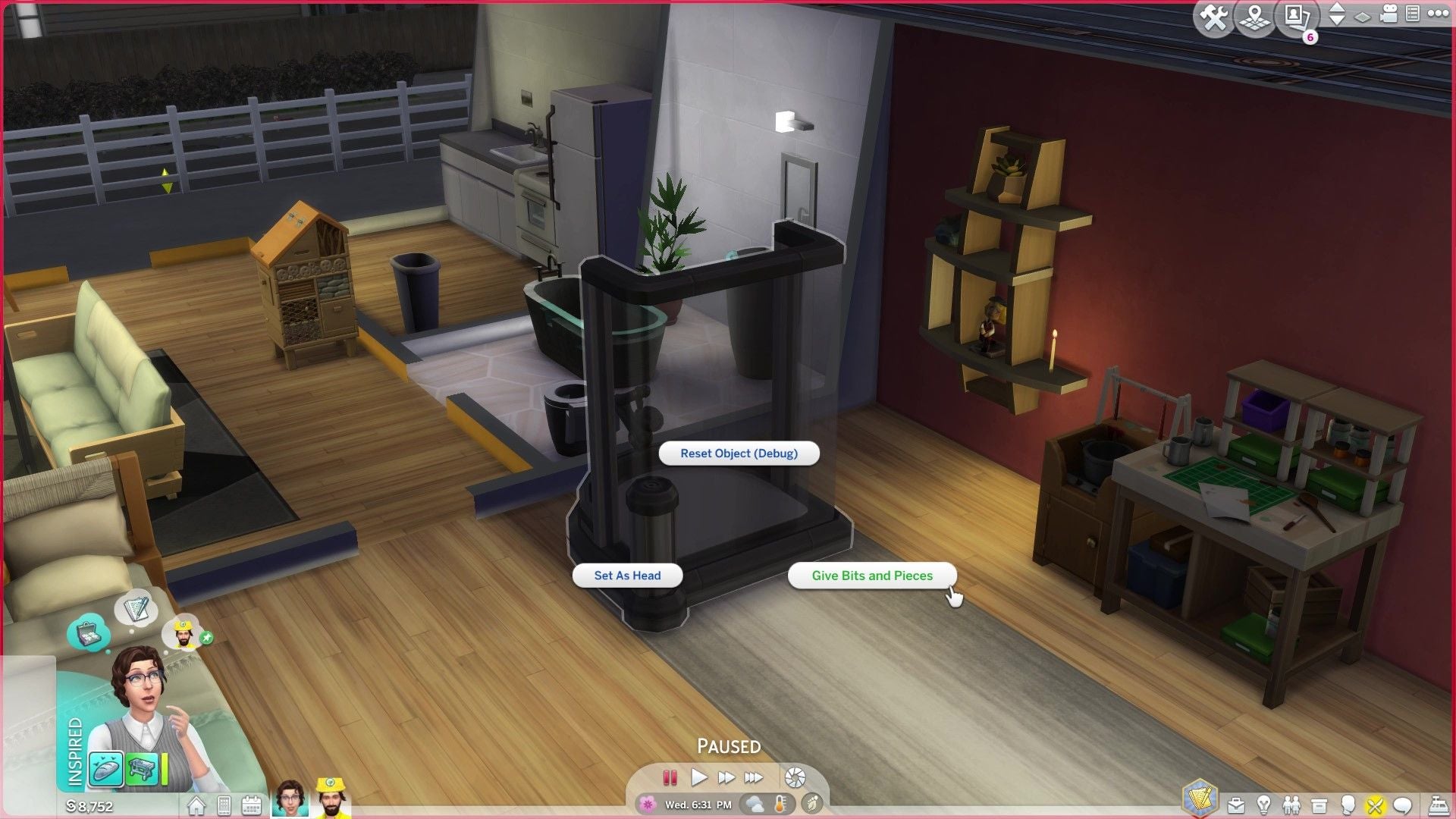This screenshot has width=1456, height=819.
Task: Open Build Mode with the hammer and wrench icon
Action: tap(1213, 17)
